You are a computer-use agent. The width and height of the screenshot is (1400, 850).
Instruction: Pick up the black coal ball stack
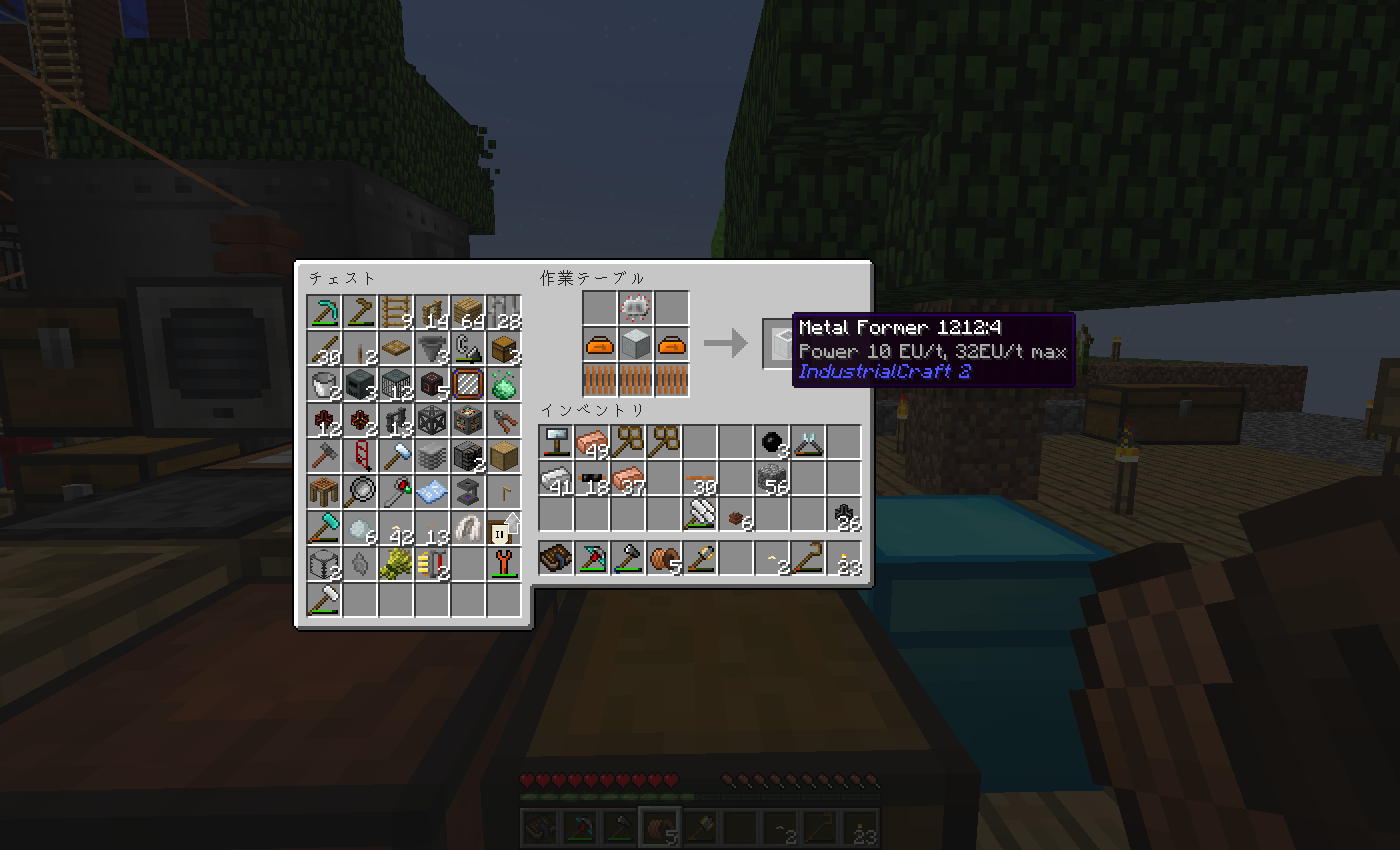[772, 441]
